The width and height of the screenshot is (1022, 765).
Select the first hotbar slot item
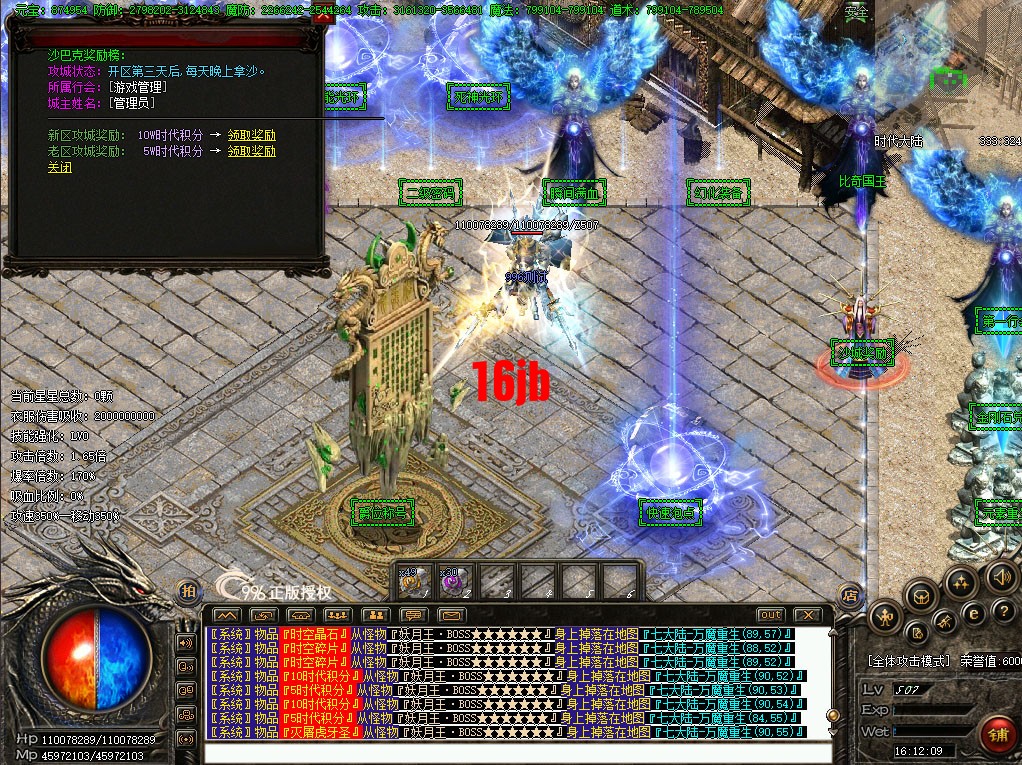coord(415,581)
